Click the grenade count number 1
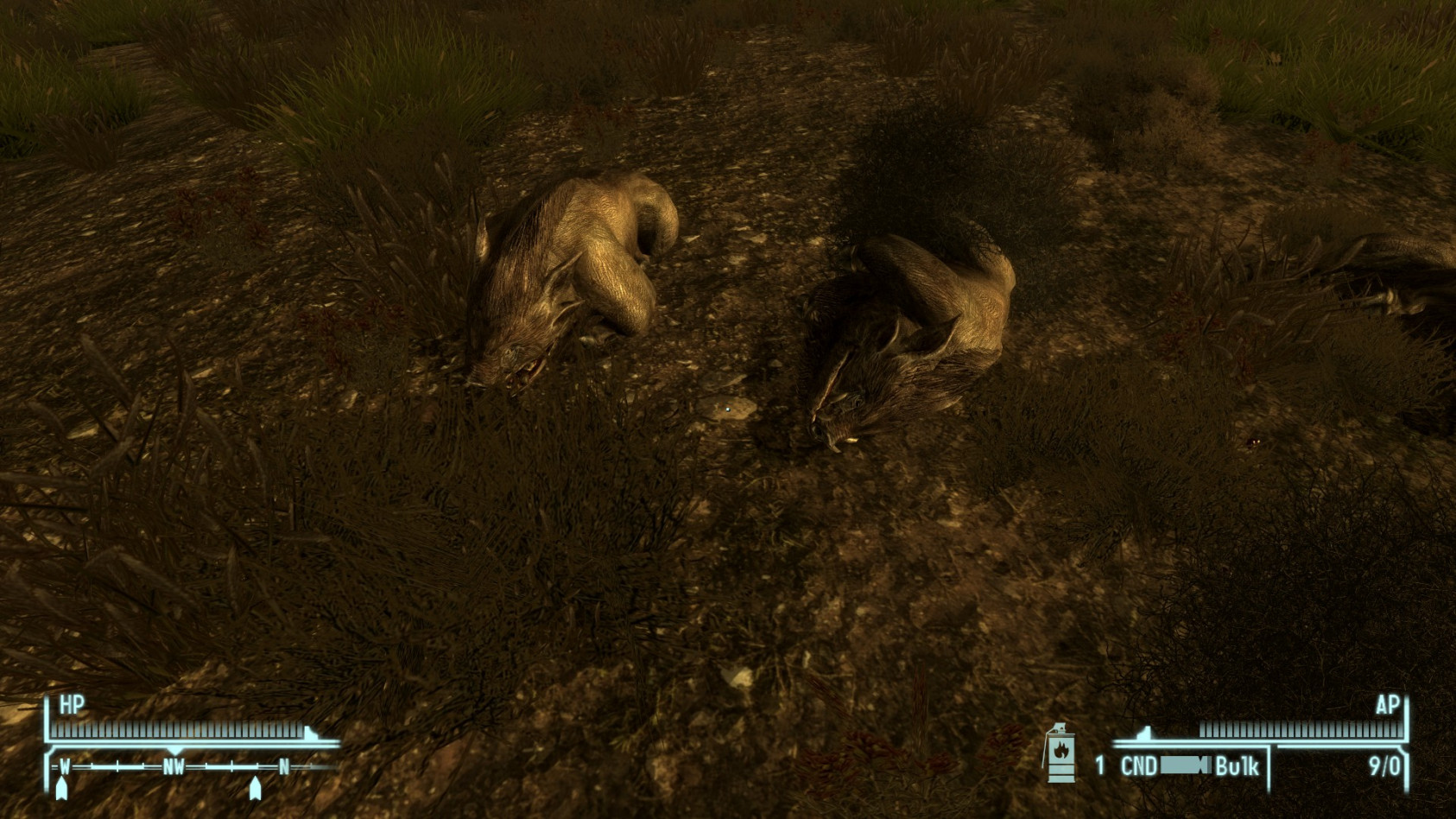The width and height of the screenshot is (1456, 819). click(x=1100, y=762)
